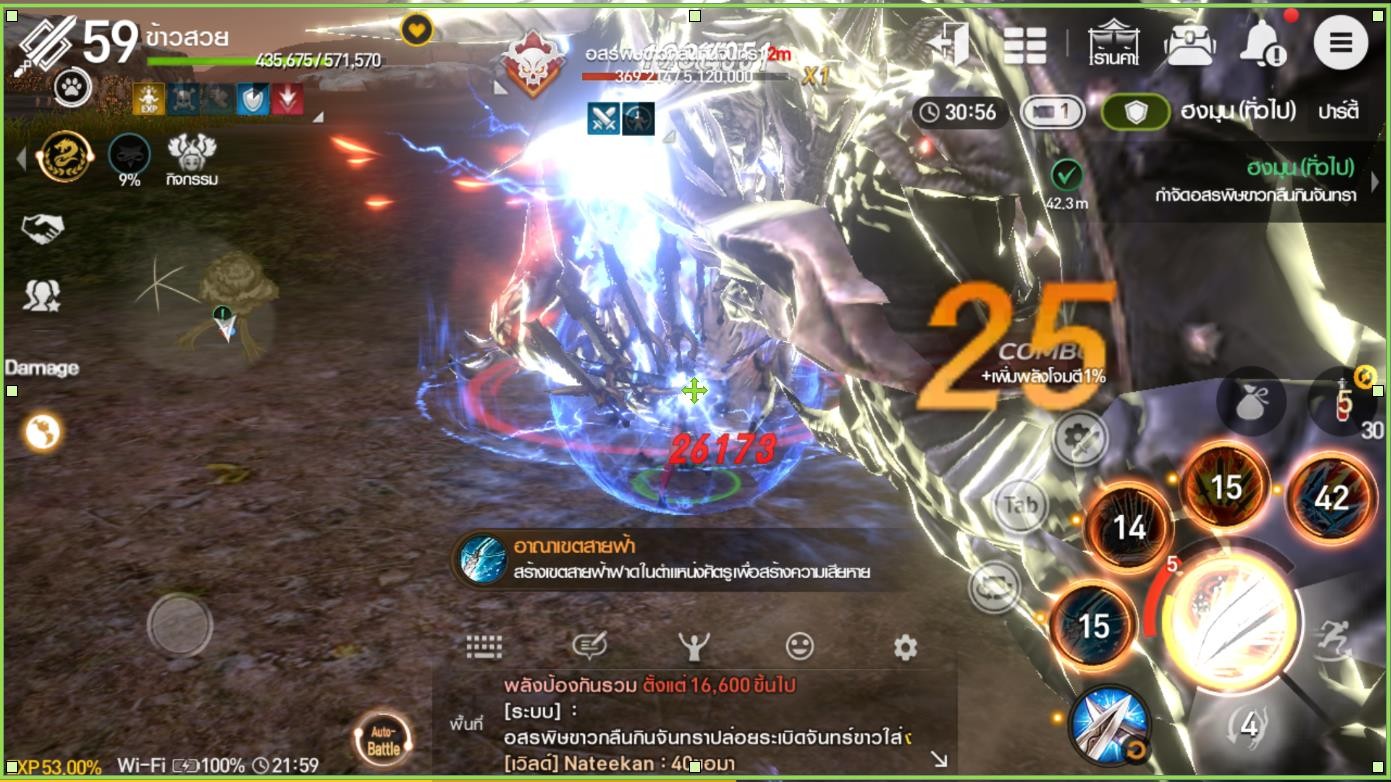This screenshot has height=782, width=1391.
Task: Open the pet paw icon
Action: pyautogui.click(x=71, y=88)
